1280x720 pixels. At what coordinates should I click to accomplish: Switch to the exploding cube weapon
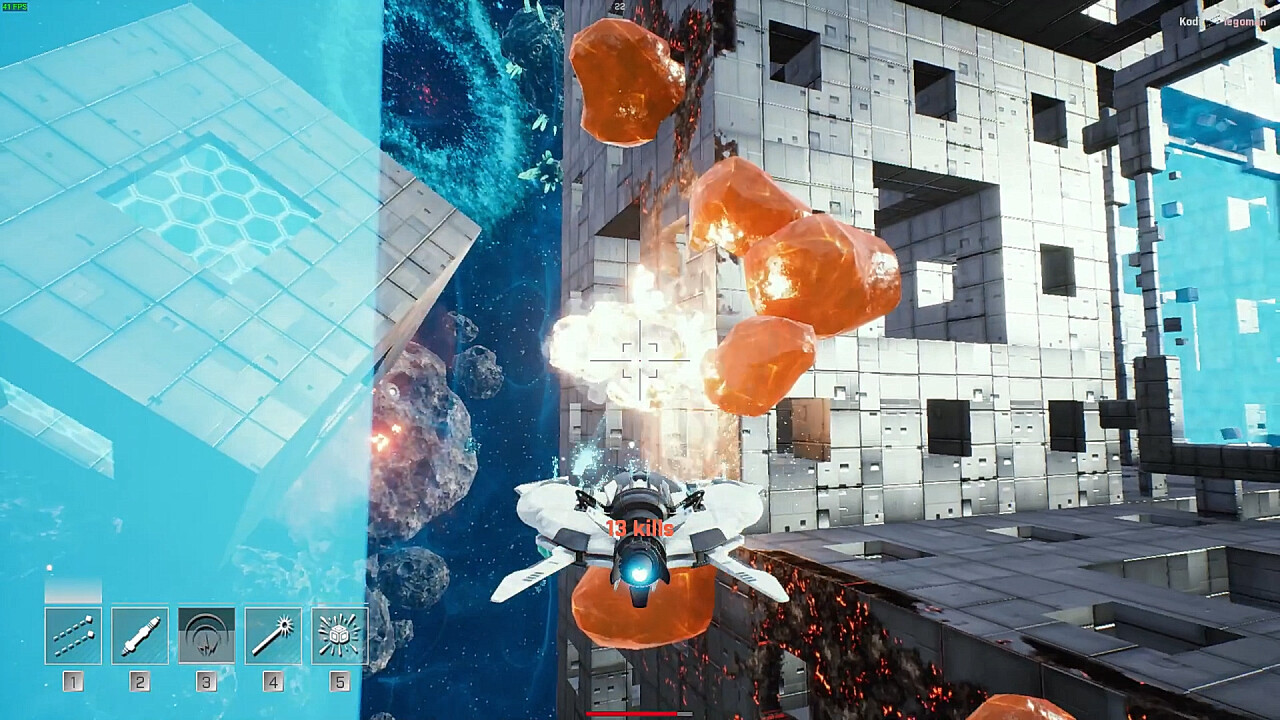tap(339, 635)
